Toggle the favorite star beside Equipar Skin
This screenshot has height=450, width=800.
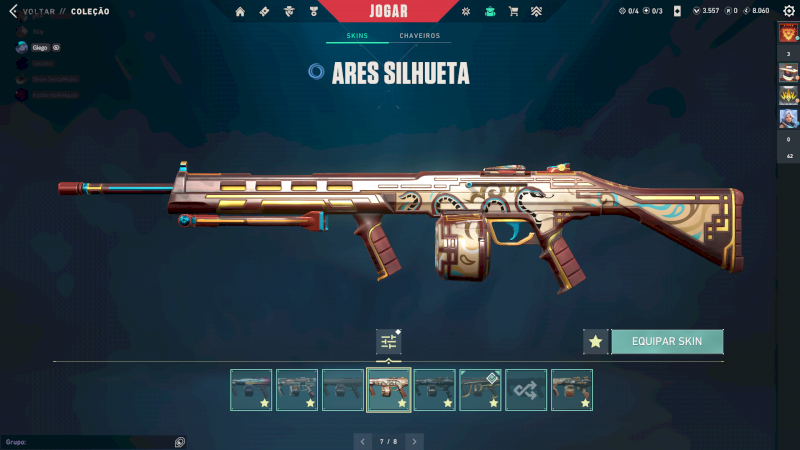click(x=596, y=341)
